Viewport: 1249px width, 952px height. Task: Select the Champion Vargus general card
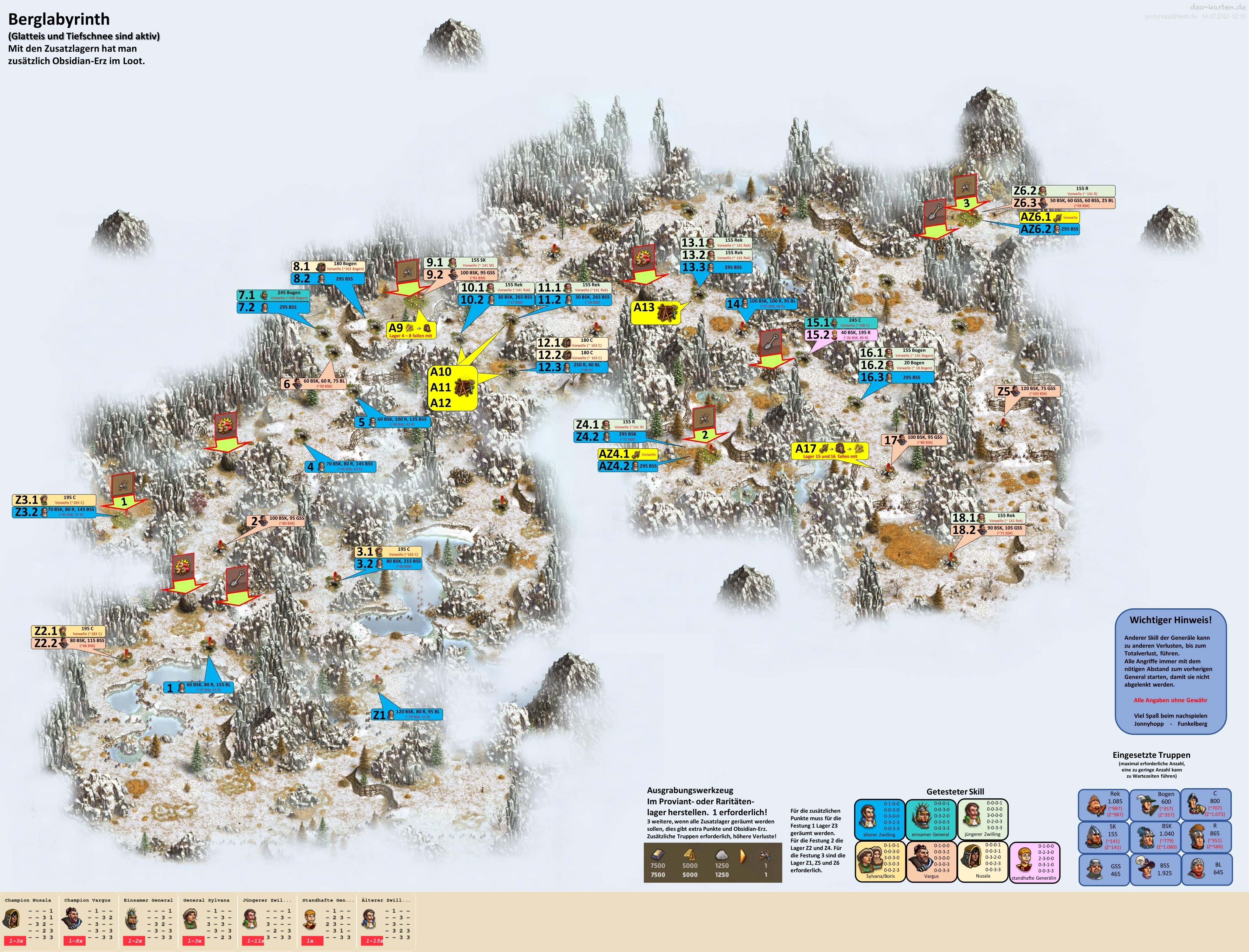tap(89, 921)
